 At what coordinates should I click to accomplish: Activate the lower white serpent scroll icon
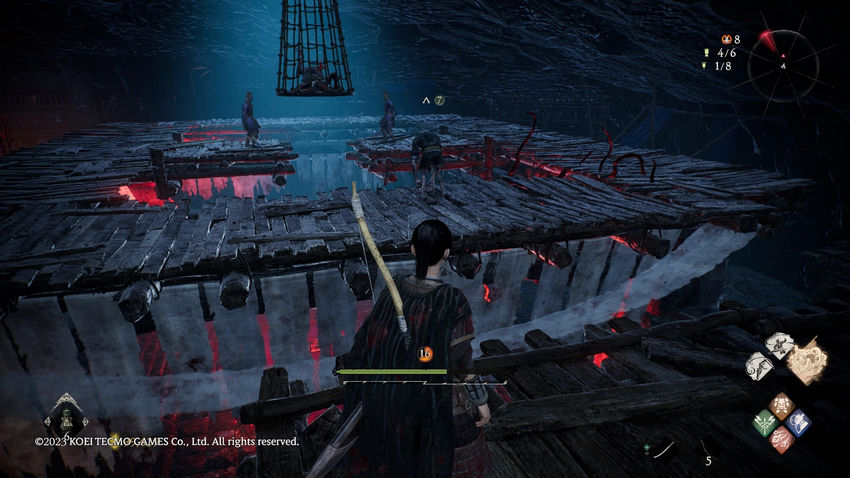point(759,366)
